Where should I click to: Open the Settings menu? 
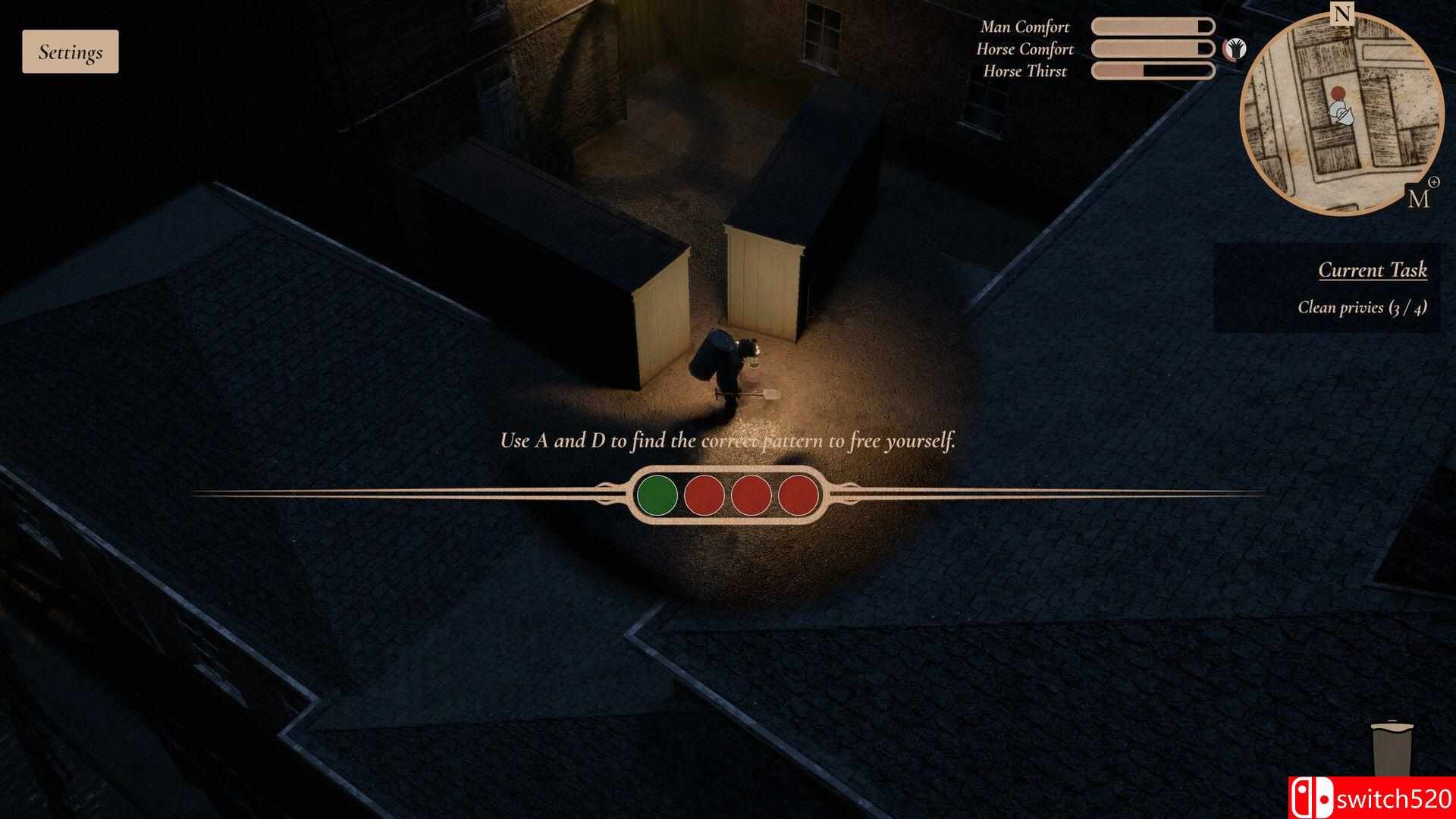pyautogui.click(x=70, y=51)
